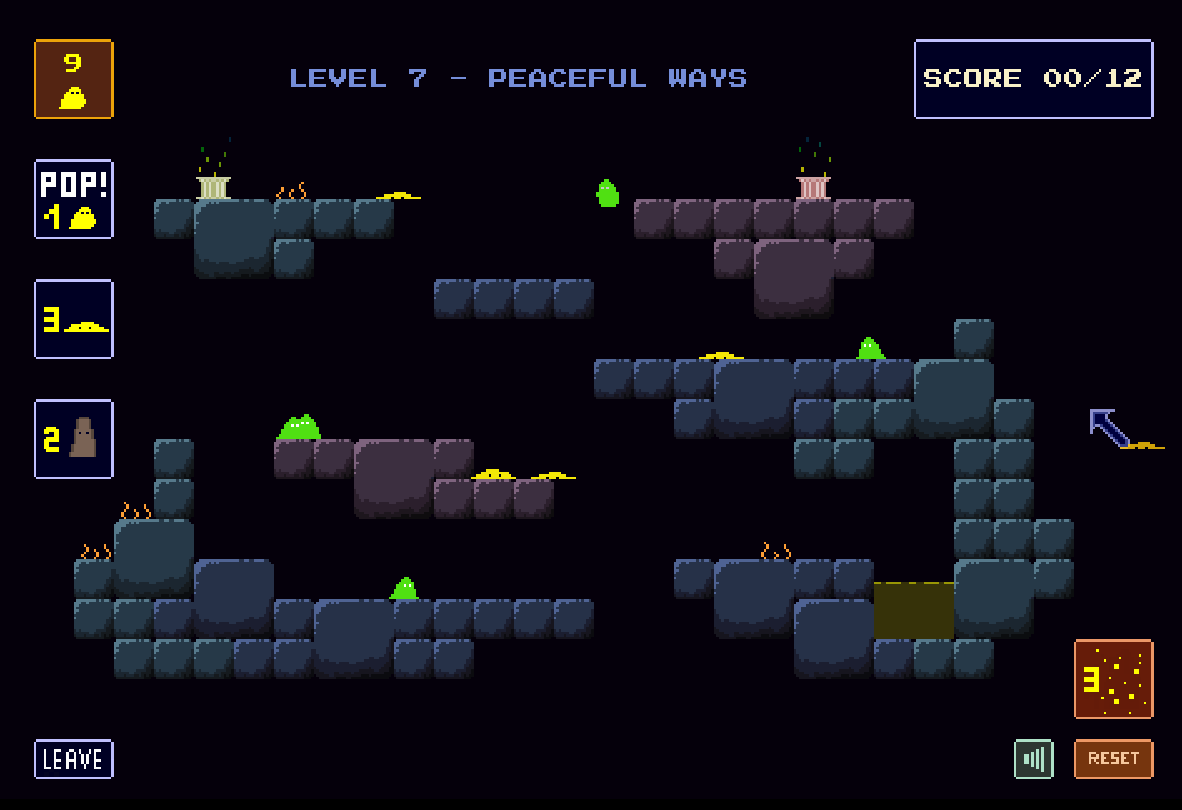Reset the level with the RESET button
Image resolution: width=1182 pixels, height=810 pixels.
(1113, 759)
